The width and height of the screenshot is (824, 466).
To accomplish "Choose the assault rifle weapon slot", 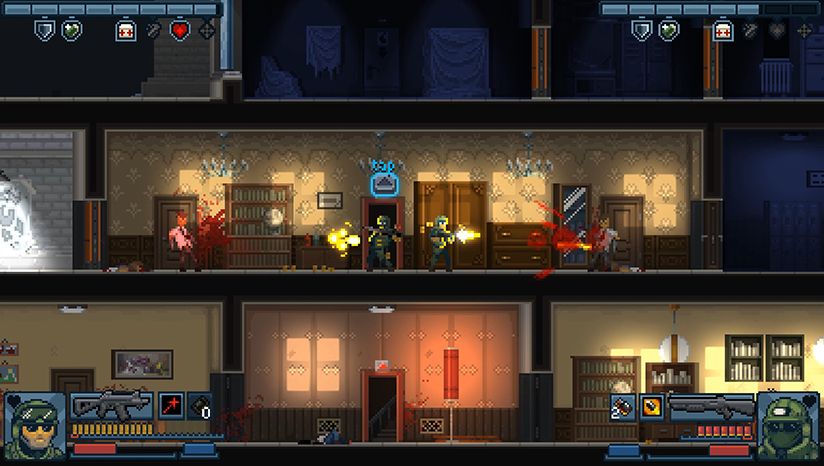I will tap(111, 404).
